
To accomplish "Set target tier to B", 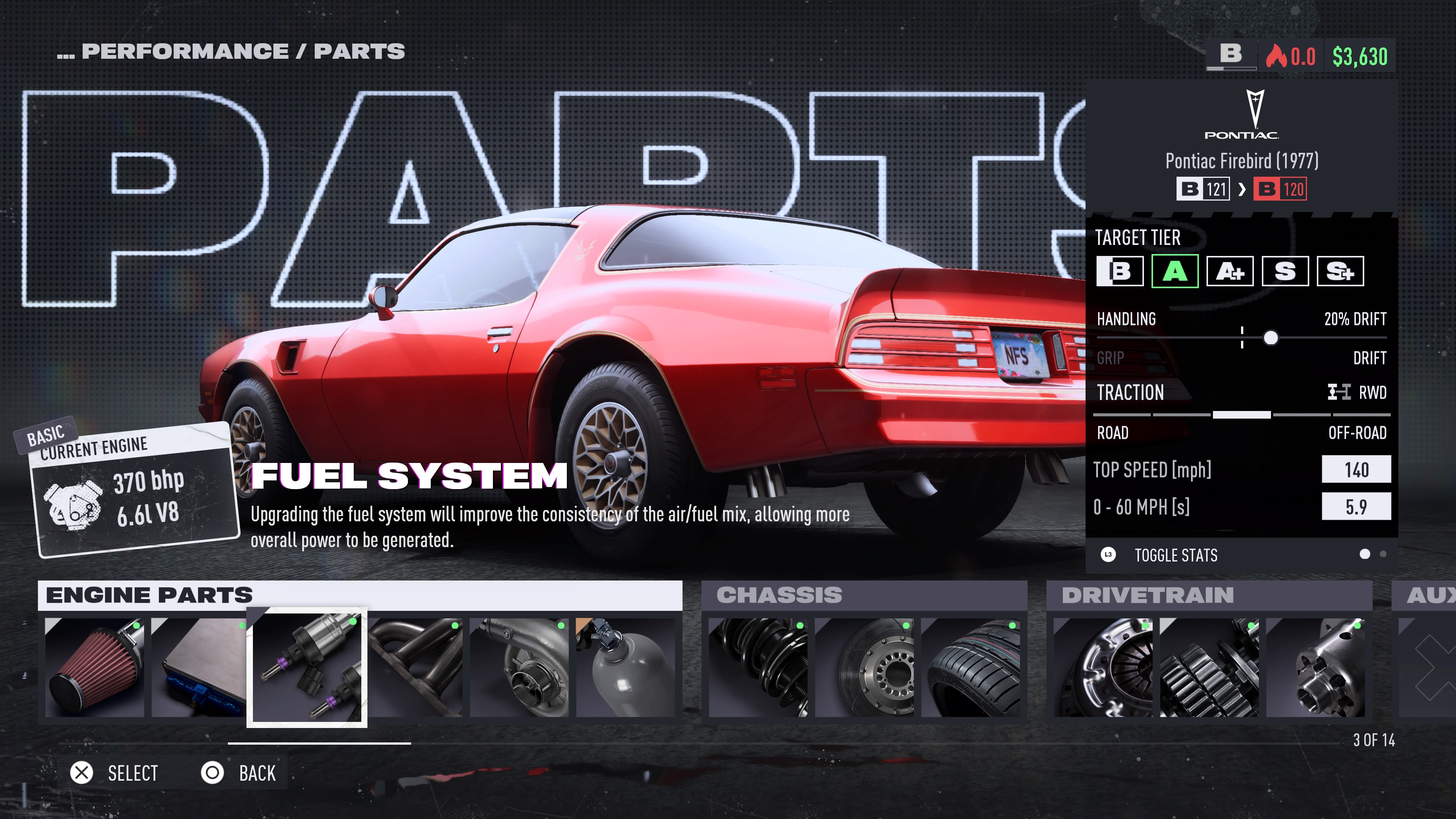I will pyautogui.click(x=1120, y=271).
